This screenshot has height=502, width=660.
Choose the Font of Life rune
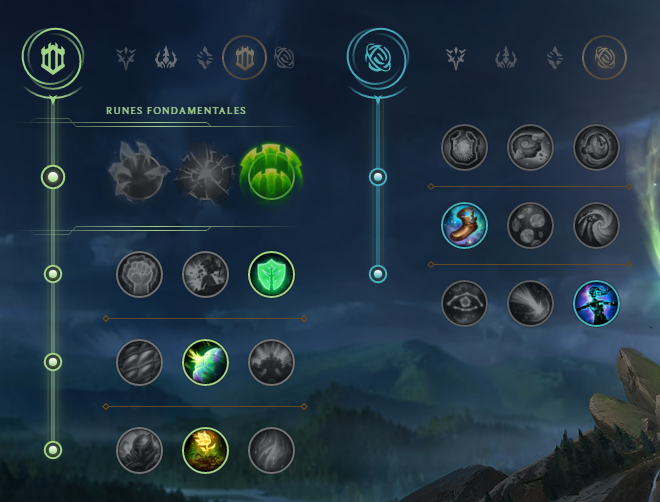tap(205, 274)
